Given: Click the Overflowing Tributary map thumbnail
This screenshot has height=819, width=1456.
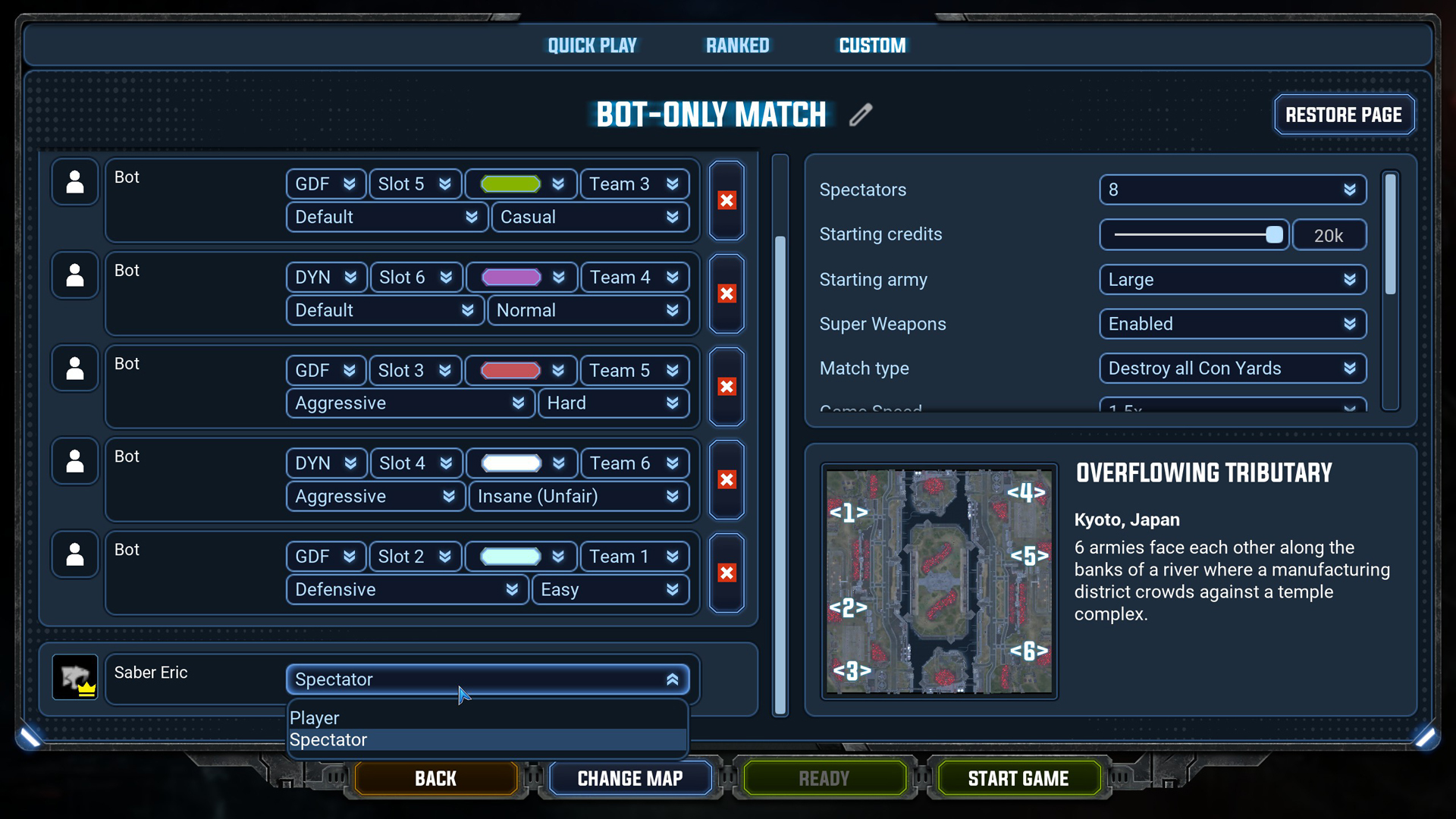Looking at the screenshot, I should 939,582.
